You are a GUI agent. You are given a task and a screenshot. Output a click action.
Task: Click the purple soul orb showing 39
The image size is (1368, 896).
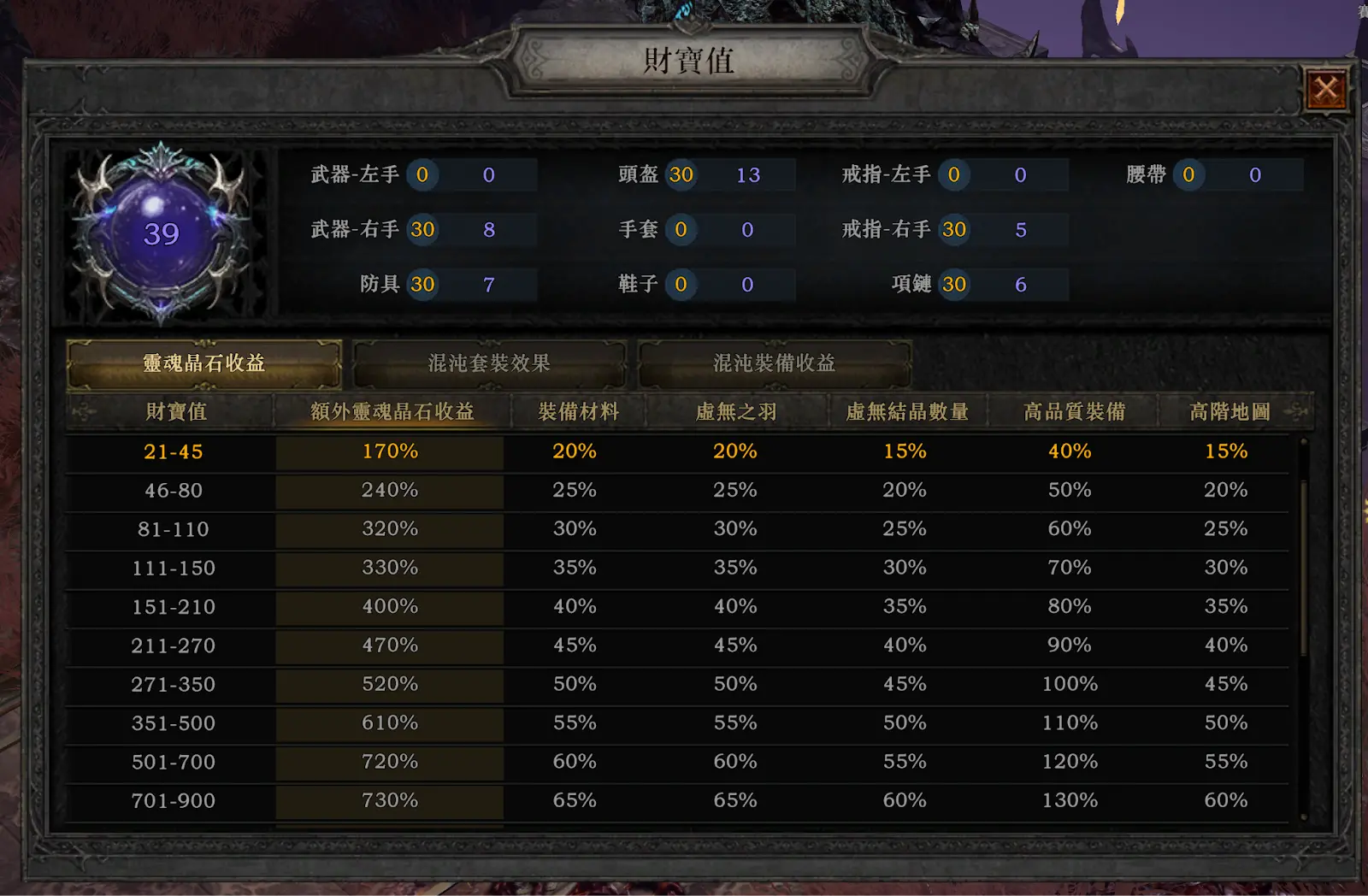(x=162, y=234)
